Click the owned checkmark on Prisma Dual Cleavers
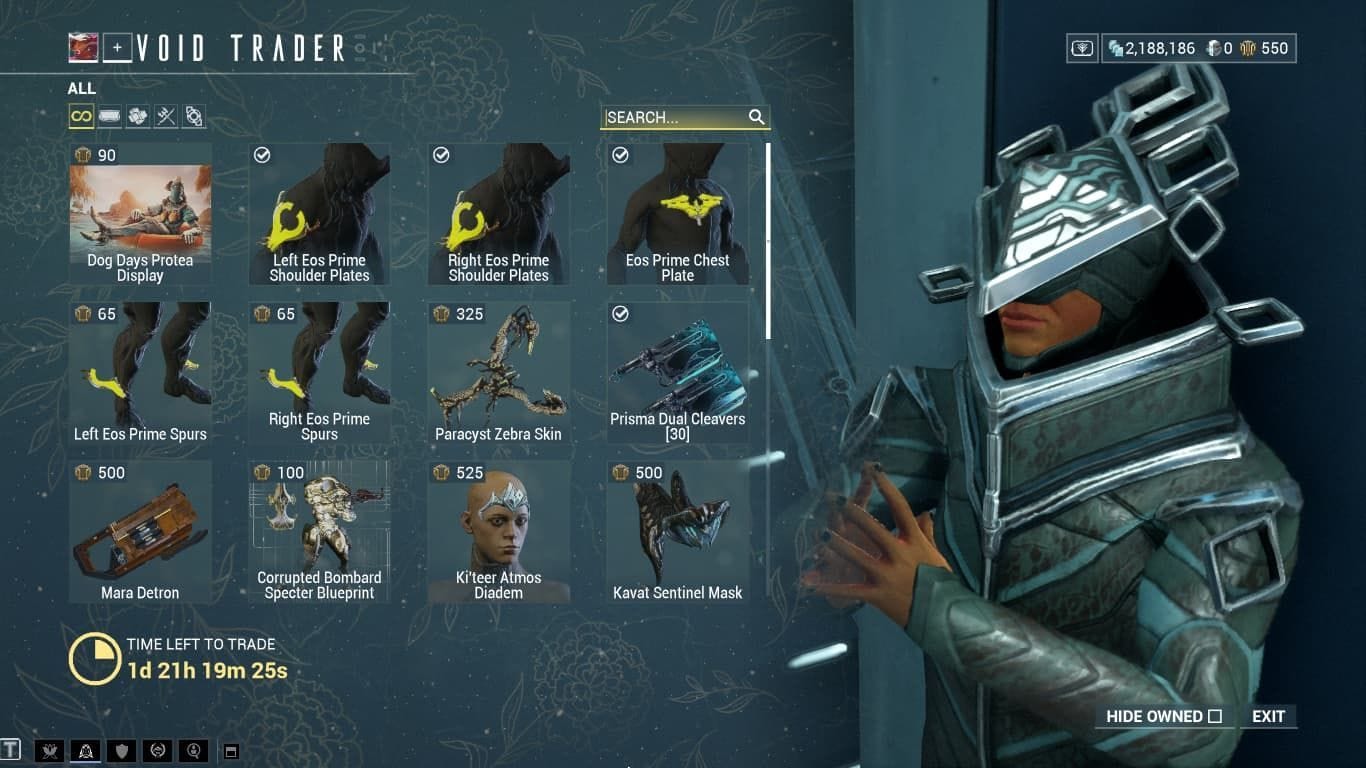Viewport: 1366px width, 768px height. pos(621,314)
